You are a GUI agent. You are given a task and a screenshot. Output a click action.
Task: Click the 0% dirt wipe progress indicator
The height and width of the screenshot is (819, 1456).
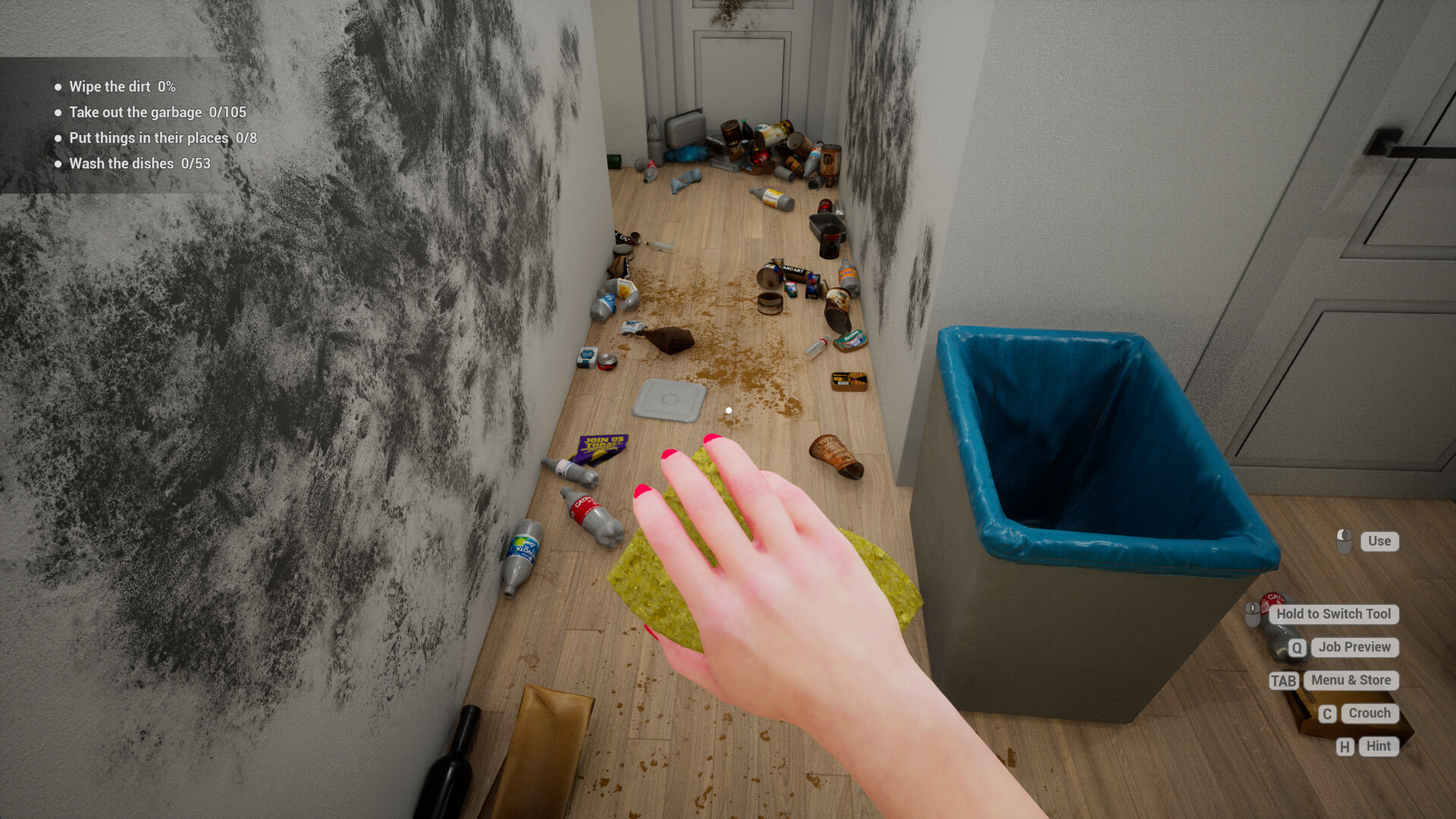(x=166, y=86)
